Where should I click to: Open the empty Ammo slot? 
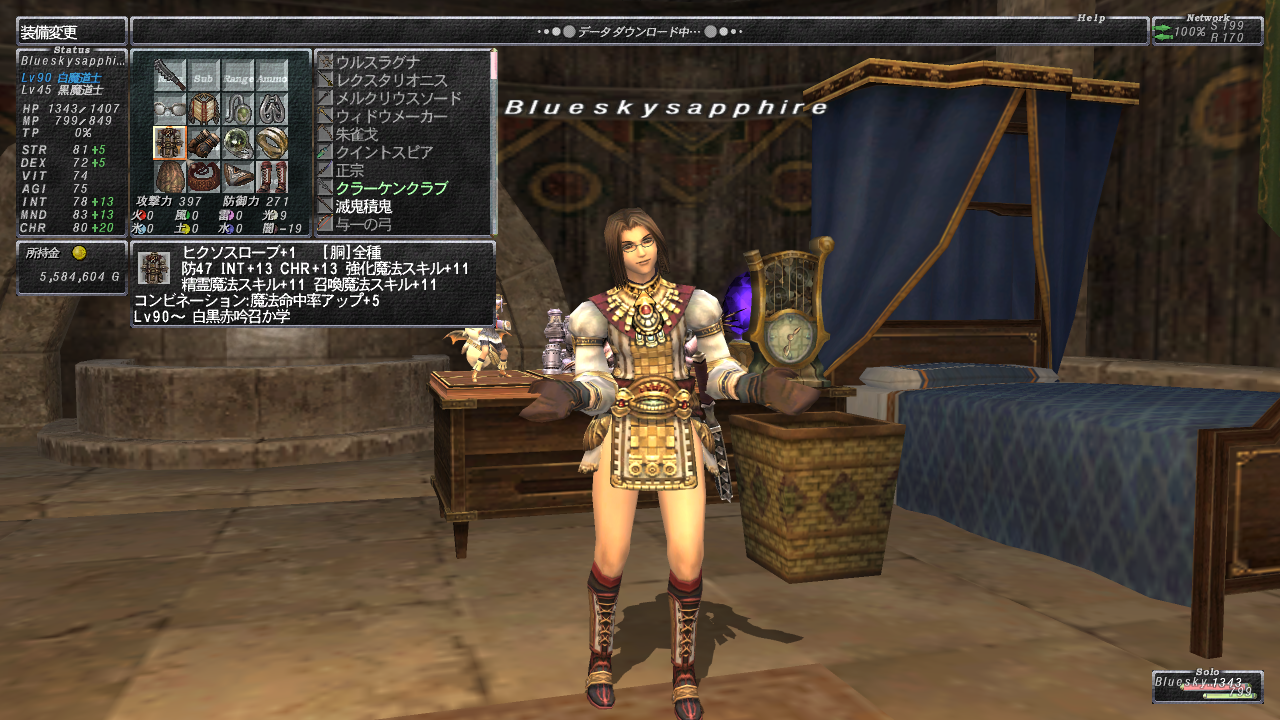[271, 76]
